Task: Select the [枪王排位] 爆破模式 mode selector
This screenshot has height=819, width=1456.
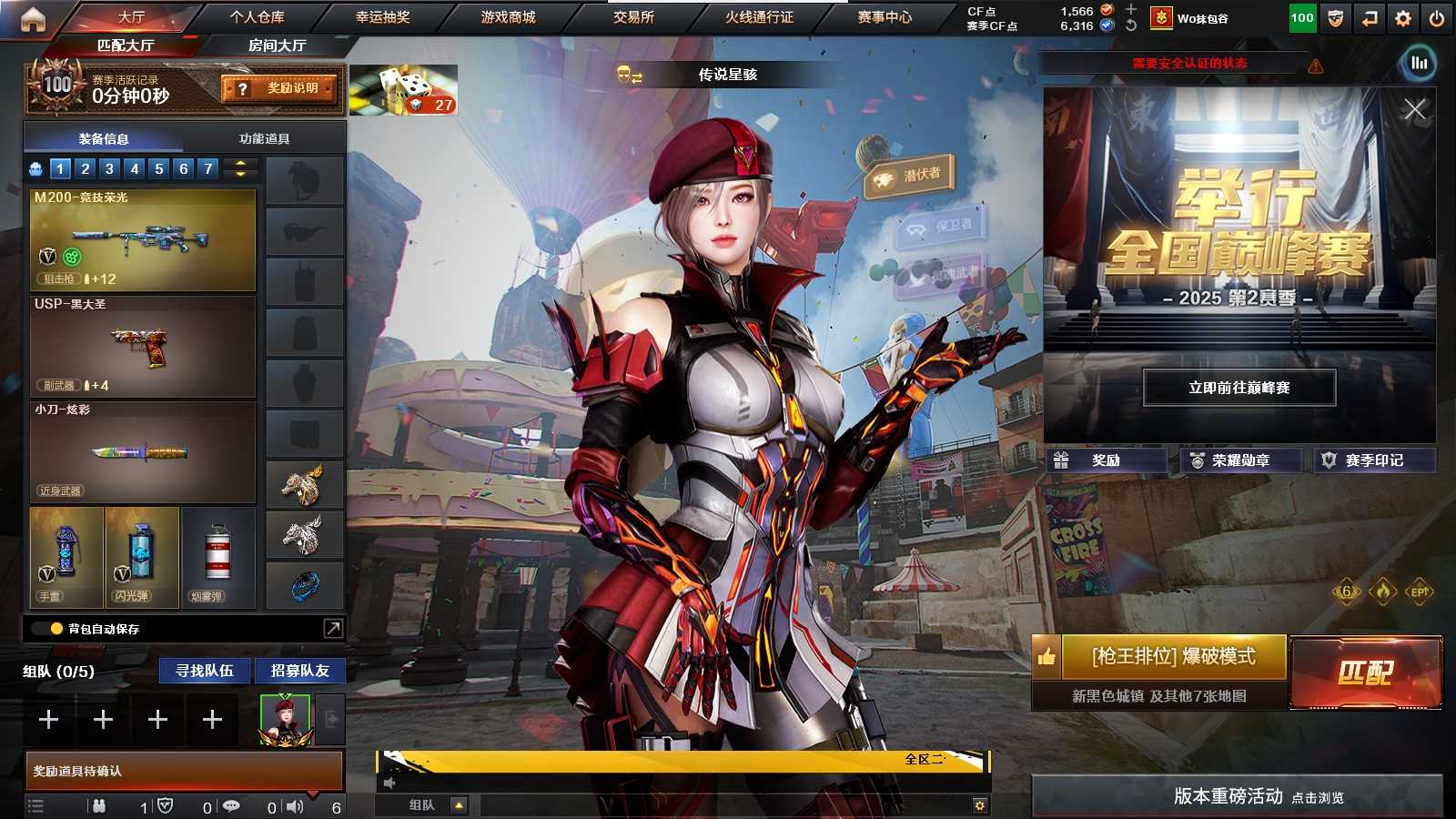Action: [1173, 657]
